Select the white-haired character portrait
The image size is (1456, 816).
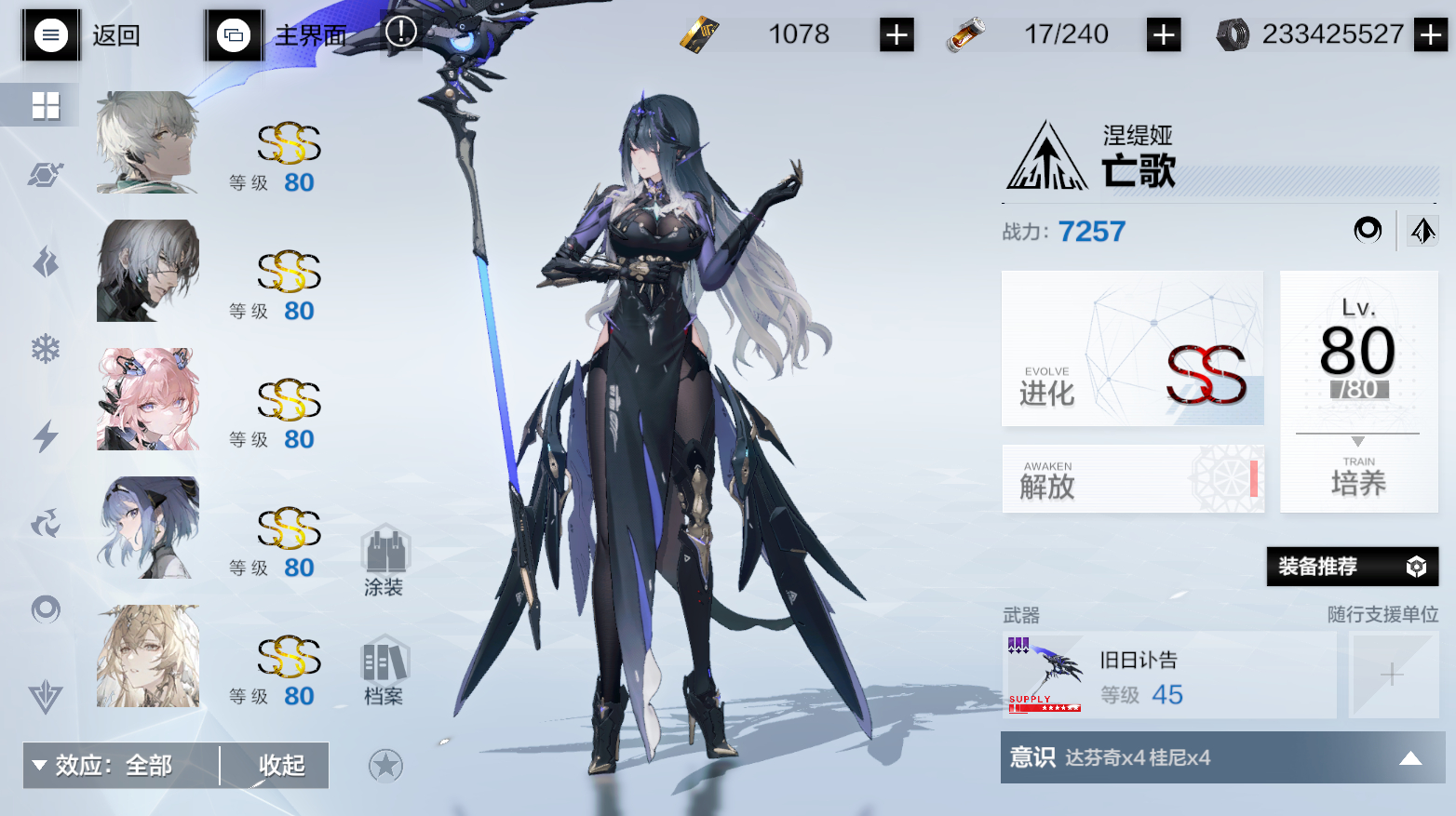tap(148, 142)
